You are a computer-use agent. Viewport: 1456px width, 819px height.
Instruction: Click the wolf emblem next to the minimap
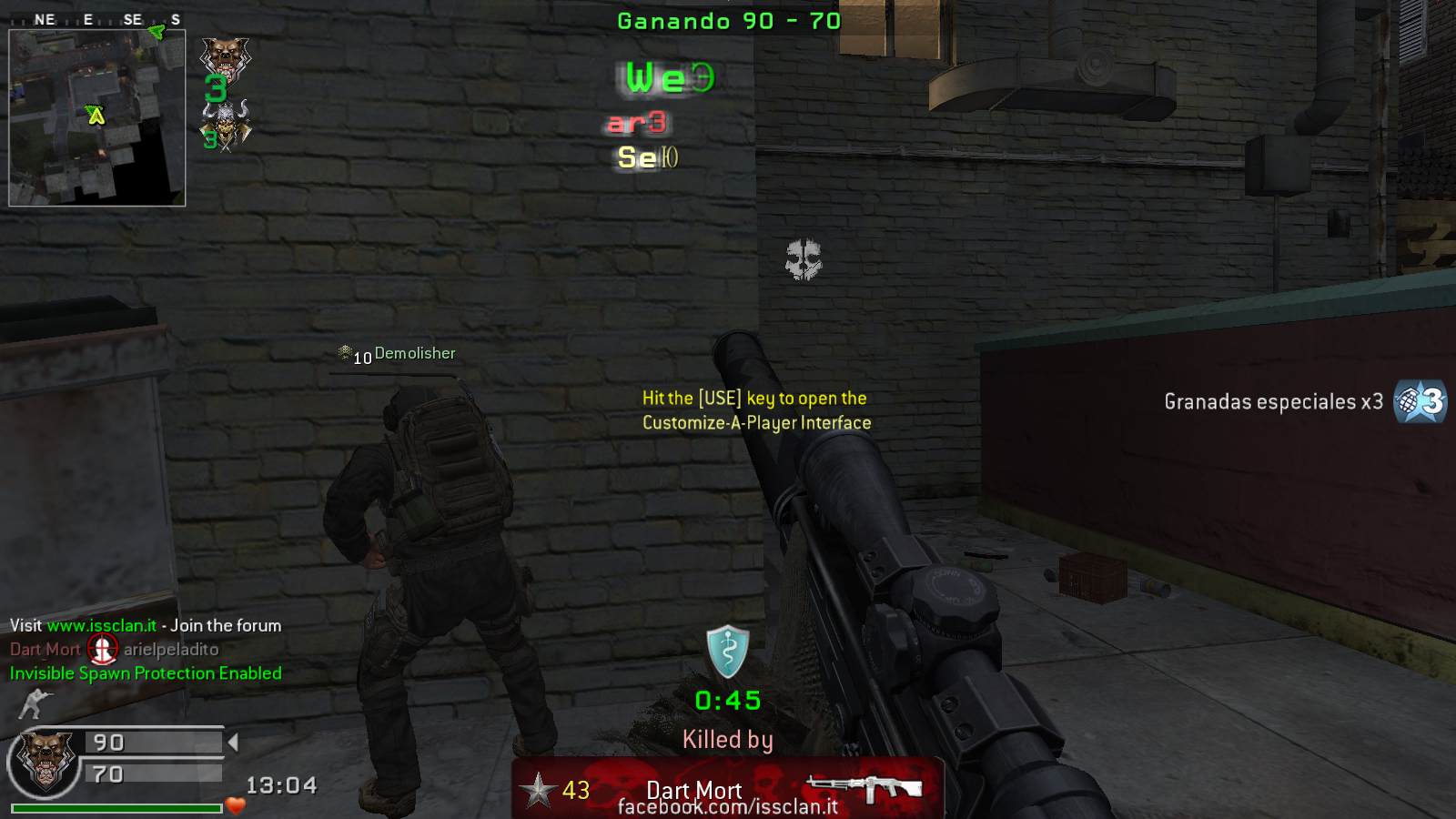225,57
